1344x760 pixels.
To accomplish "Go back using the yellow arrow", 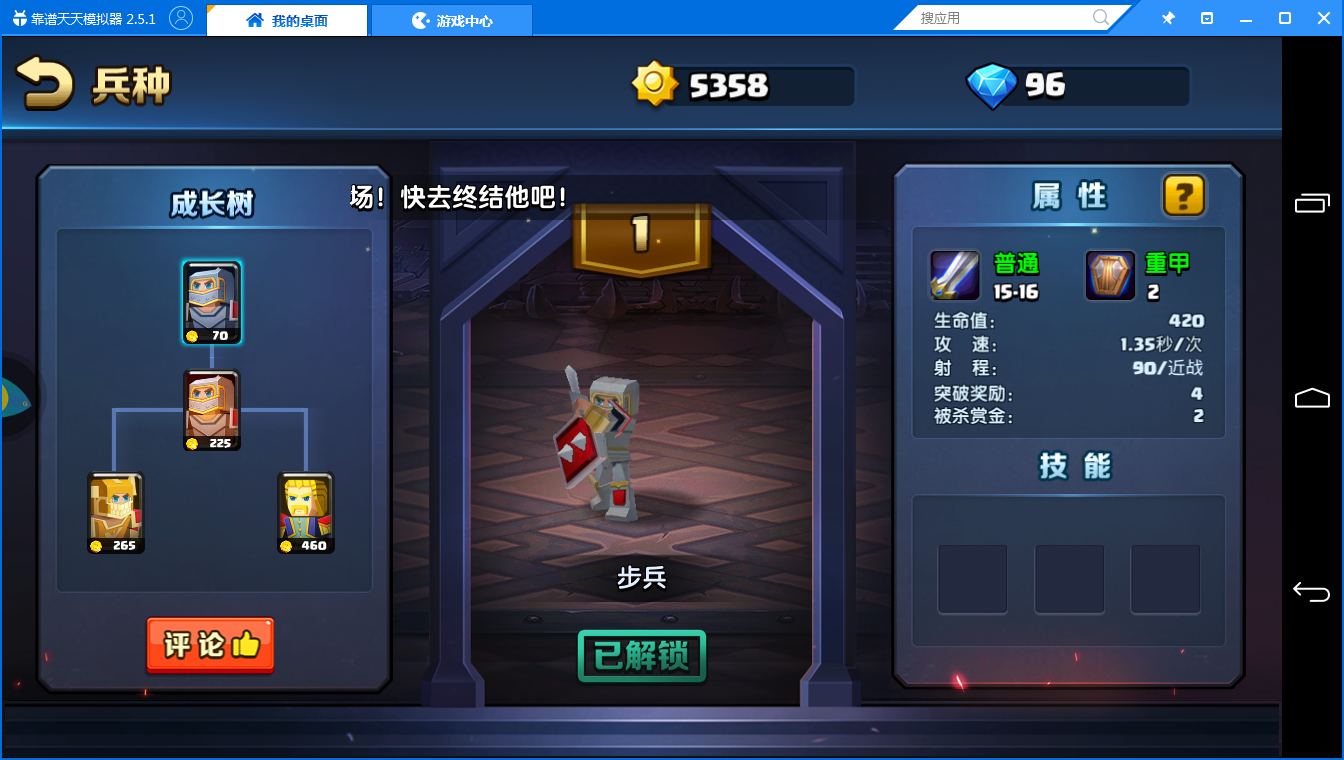I will [x=45, y=84].
